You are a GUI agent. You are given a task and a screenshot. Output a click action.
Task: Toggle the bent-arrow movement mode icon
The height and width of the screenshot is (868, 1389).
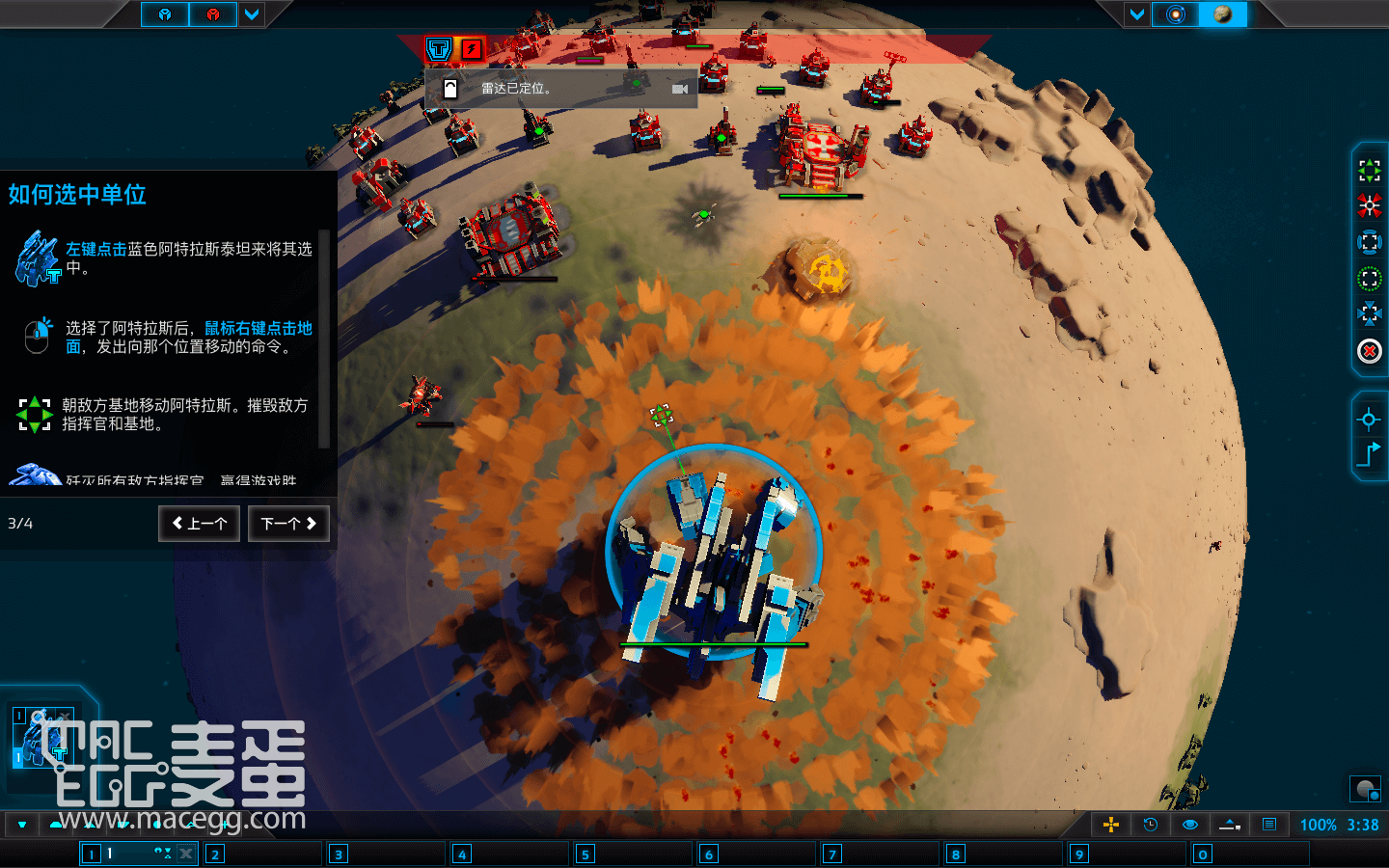click(x=1369, y=454)
